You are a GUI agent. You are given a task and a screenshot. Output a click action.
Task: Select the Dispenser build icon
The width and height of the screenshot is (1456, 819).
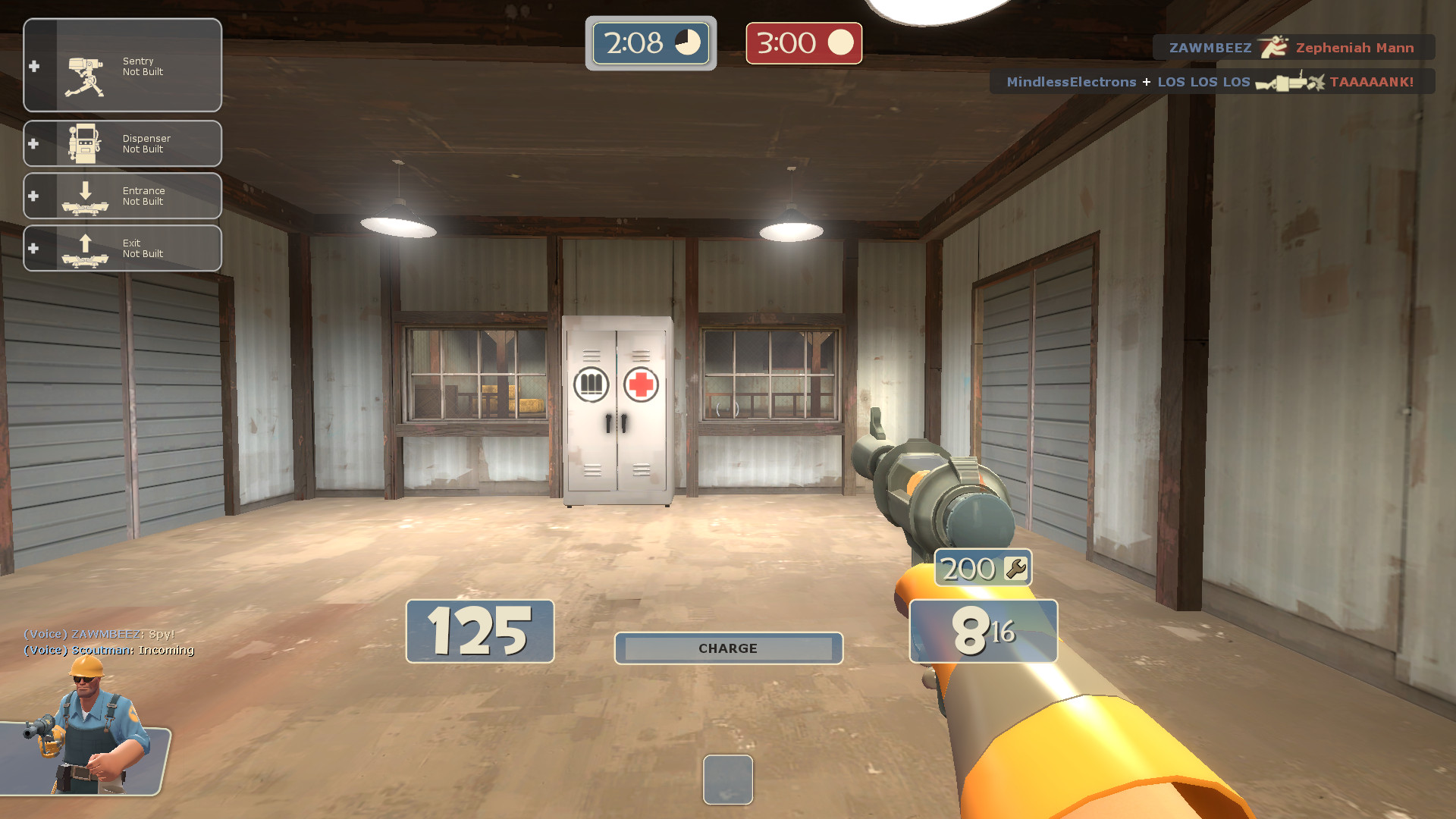coord(86,143)
